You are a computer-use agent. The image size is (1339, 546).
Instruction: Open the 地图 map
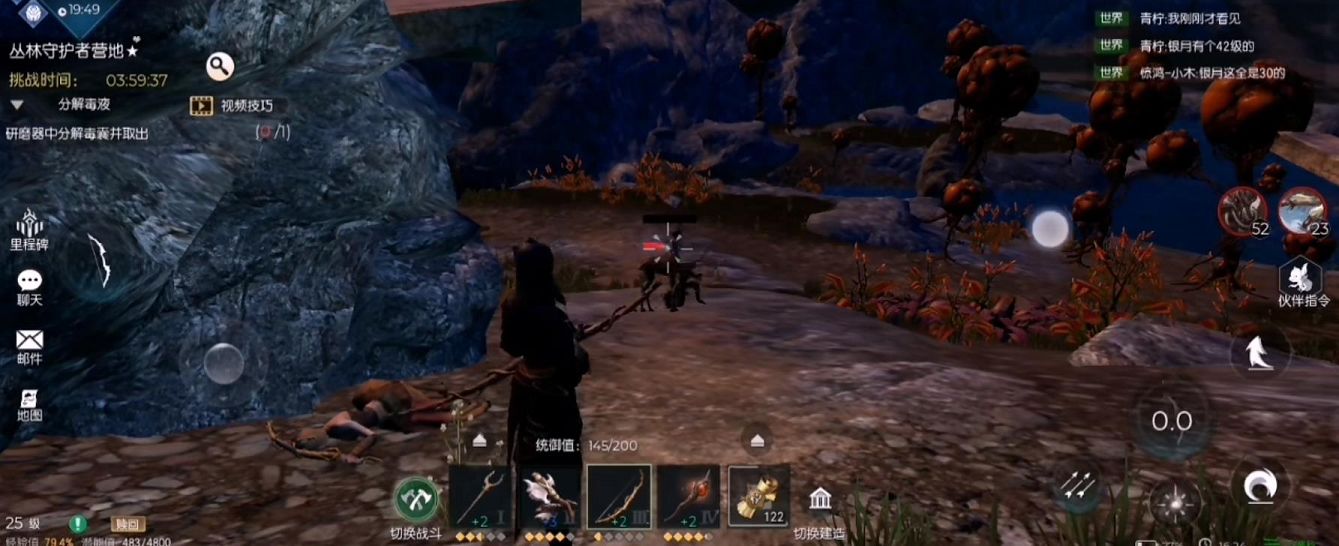[29, 403]
